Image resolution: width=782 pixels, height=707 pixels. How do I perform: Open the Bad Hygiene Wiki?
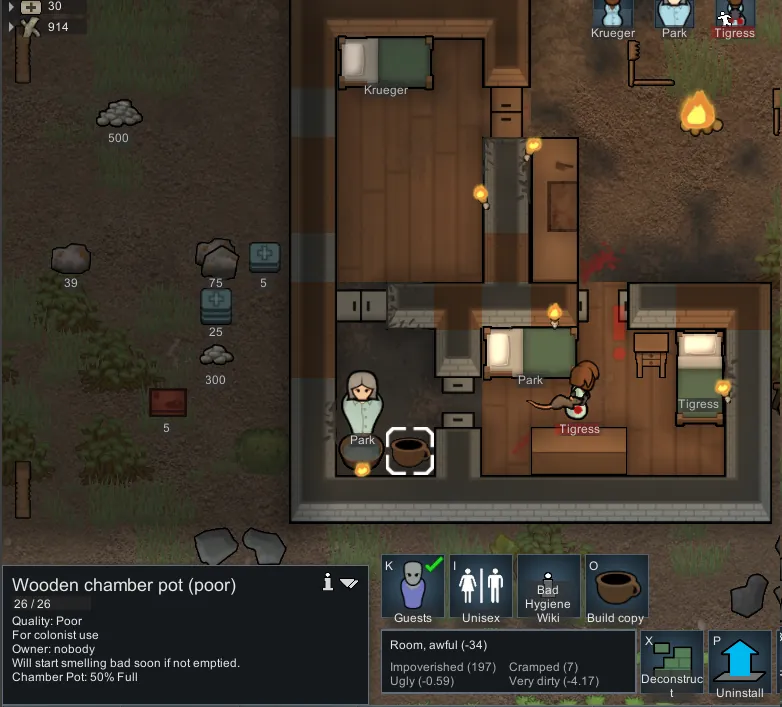(x=548, y=588)
